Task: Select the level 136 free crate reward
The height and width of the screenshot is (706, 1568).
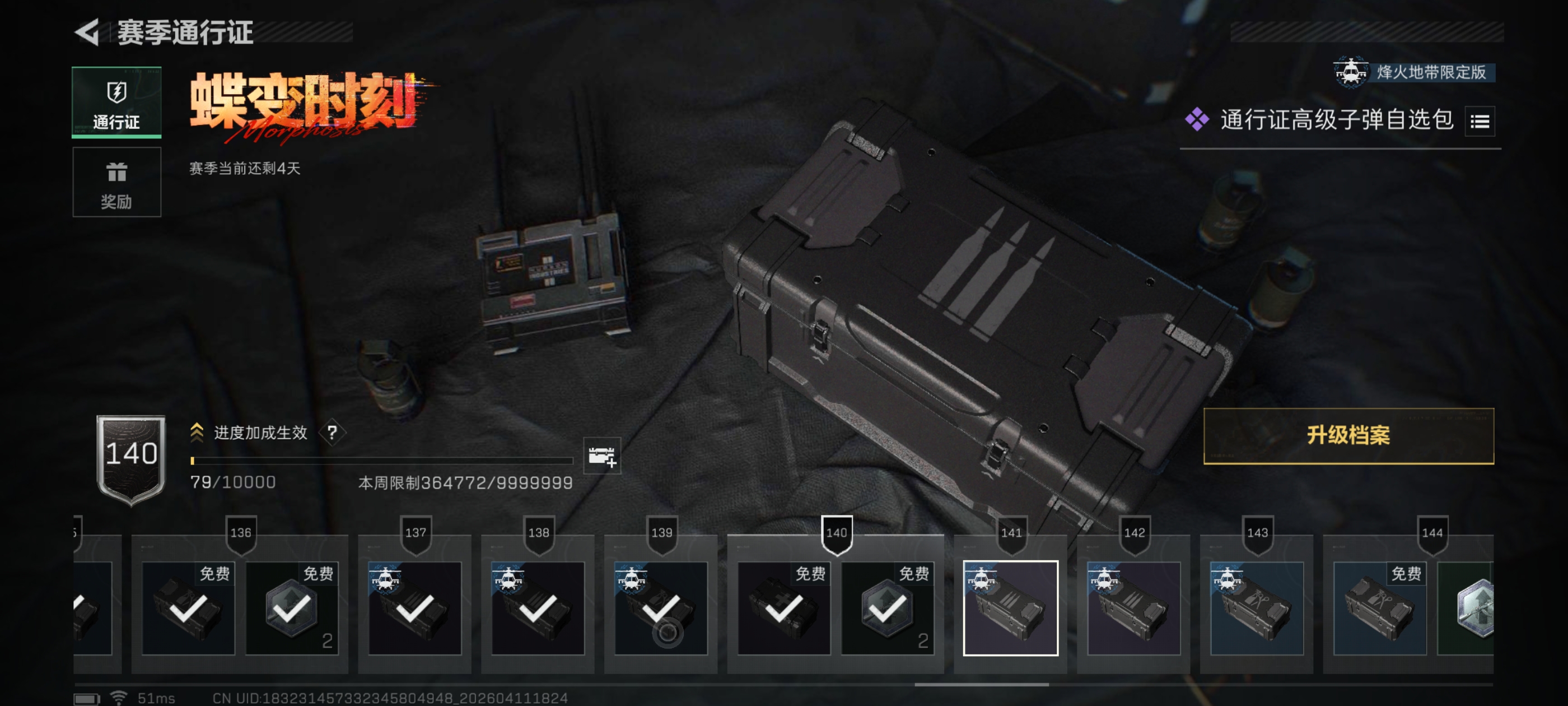Action: tap(188, 607)
